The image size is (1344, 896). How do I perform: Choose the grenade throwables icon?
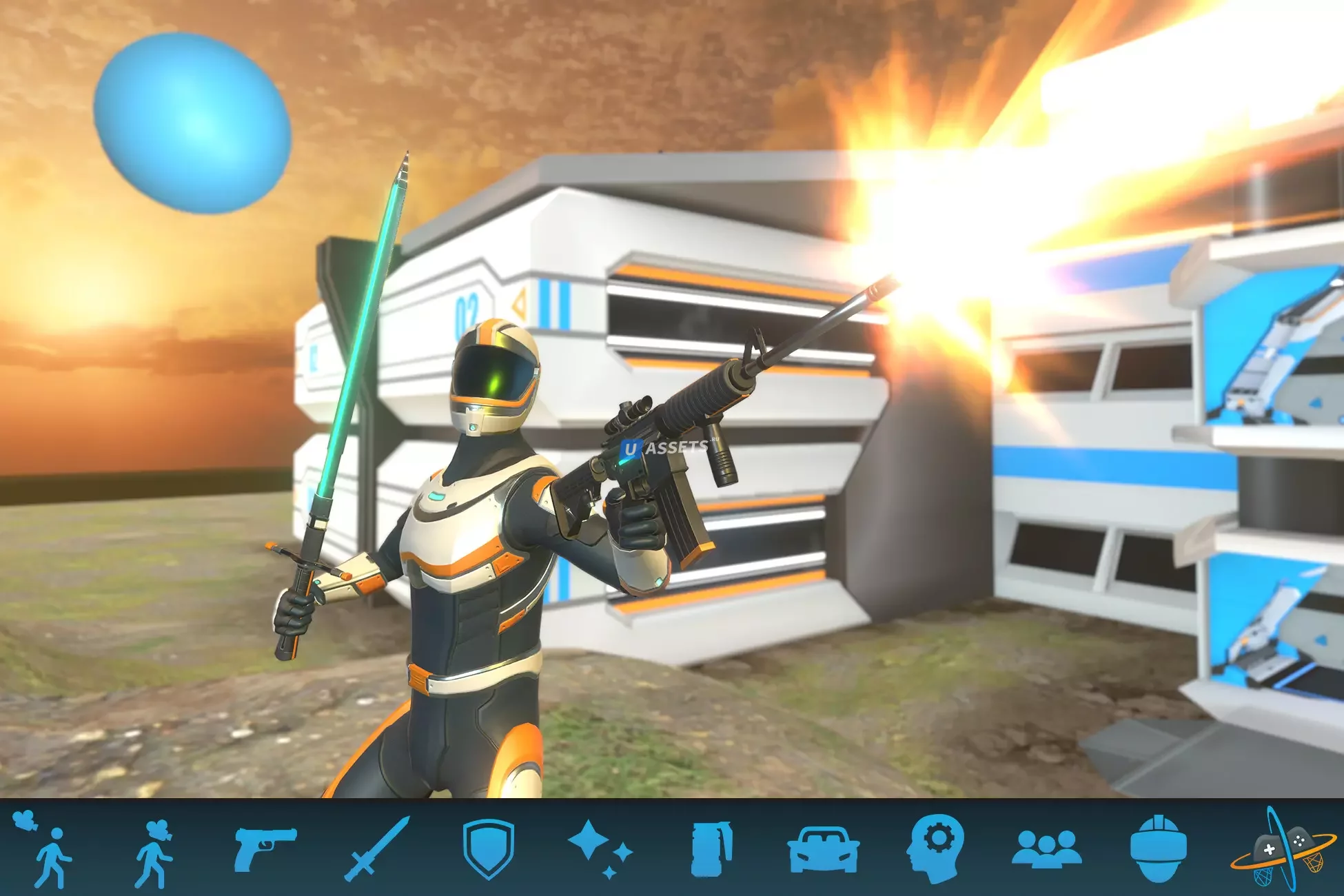click(711, 849)
